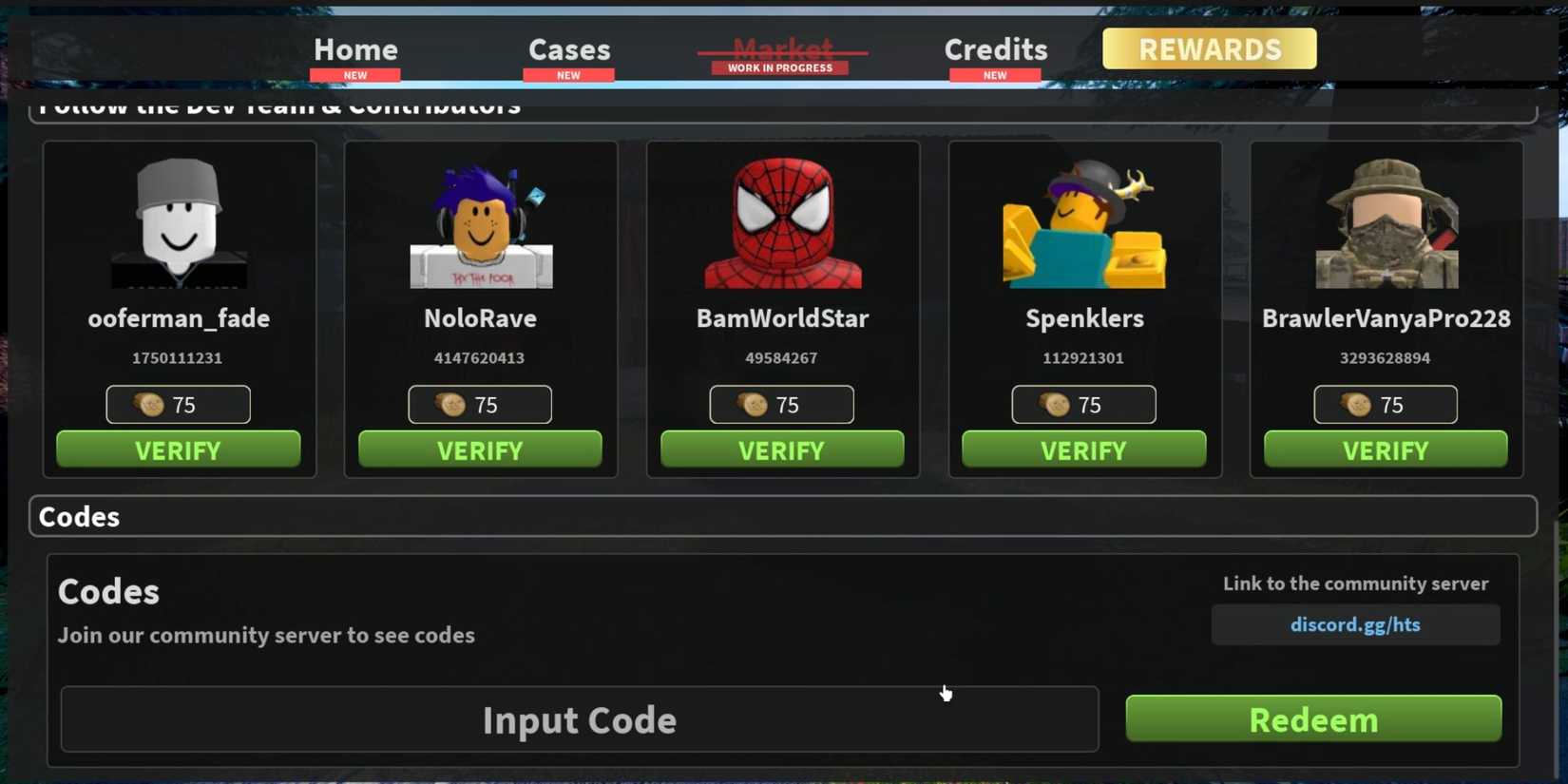Open the Home tab
Image resolution: width=1568 pixels, height=784 pixels.
(x=354, y=48)
